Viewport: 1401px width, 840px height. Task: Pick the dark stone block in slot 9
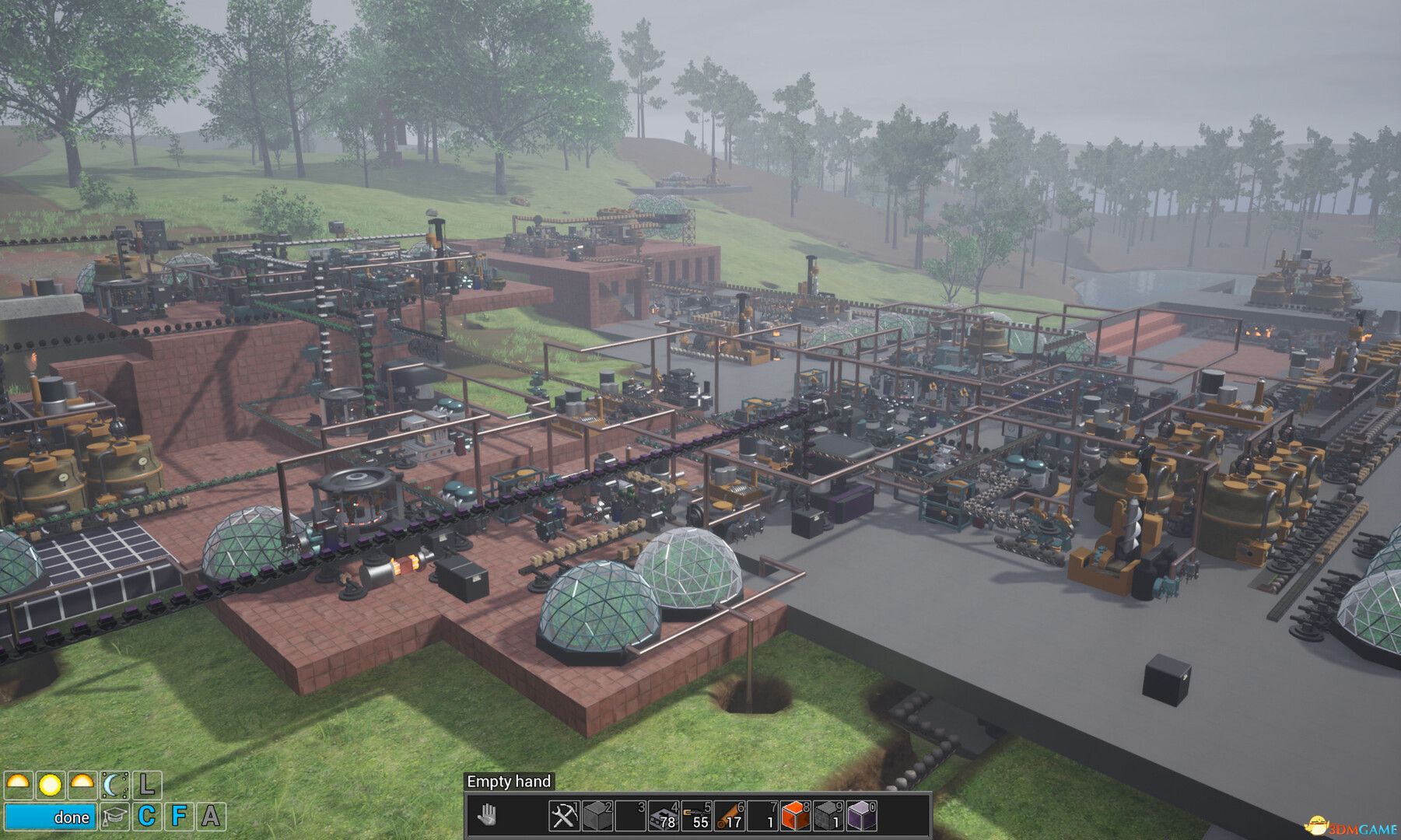[828, 816]
